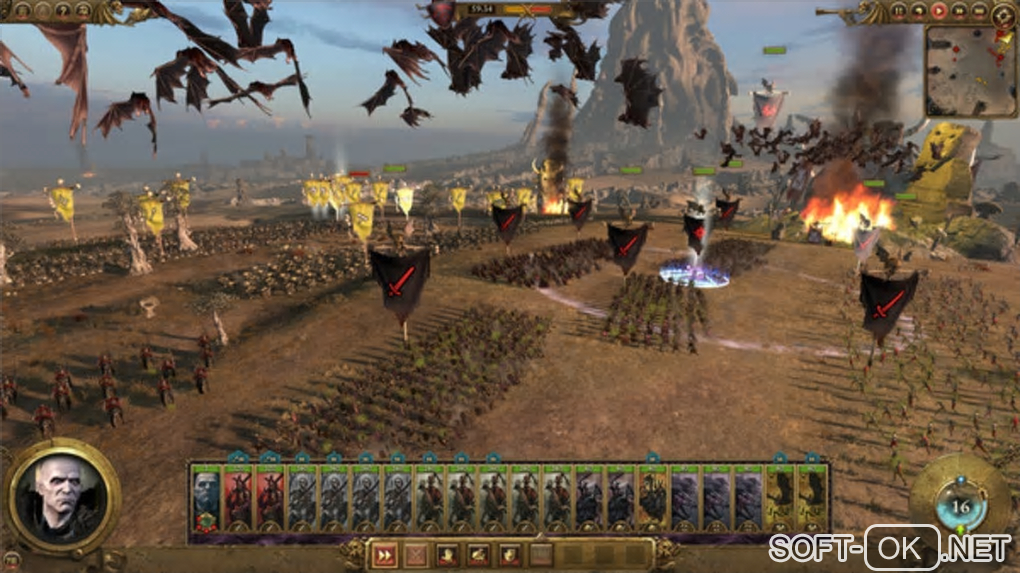Select the lord unit card in army panel
This screenshot has width=1020, height=573.
coord(206,497)
